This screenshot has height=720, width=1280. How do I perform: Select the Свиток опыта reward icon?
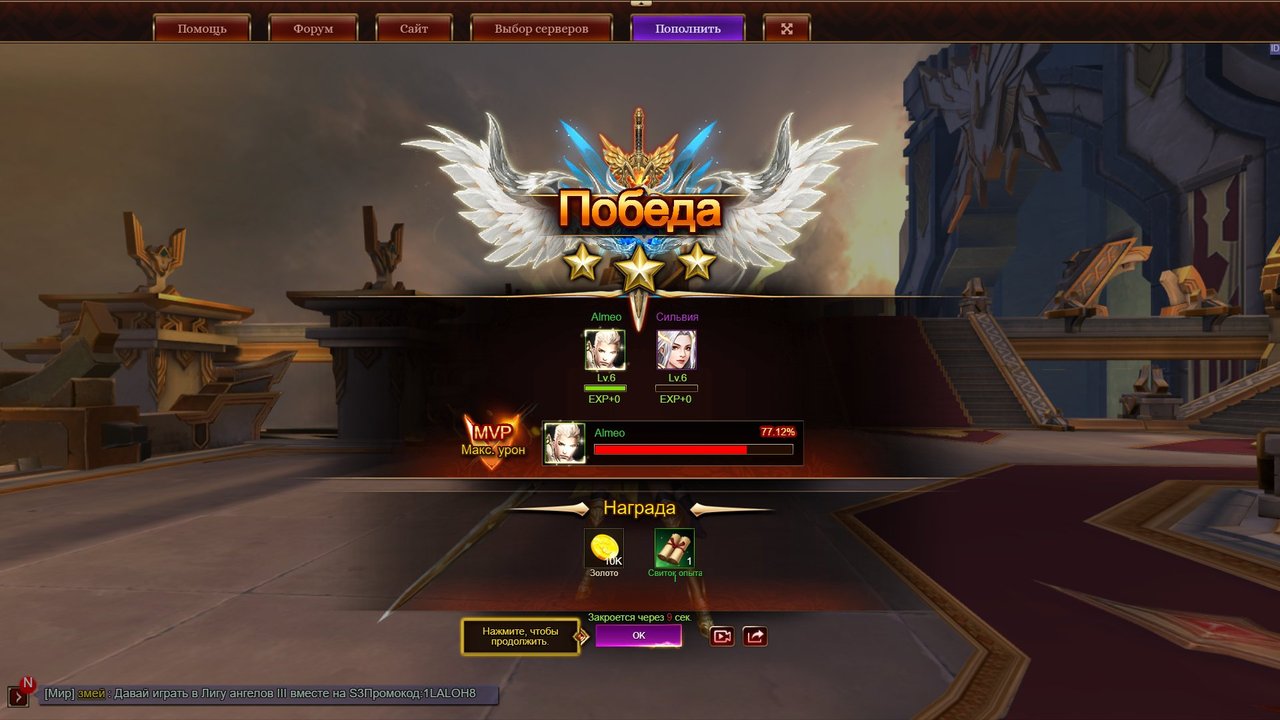[x=675, y=548]
